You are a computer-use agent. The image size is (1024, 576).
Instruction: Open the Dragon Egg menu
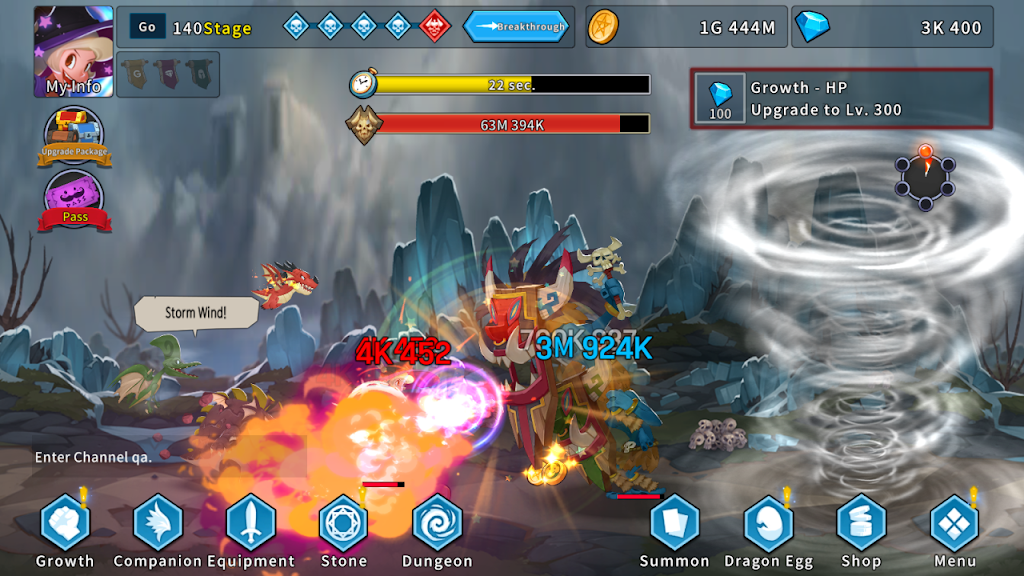tap(768, 524)
